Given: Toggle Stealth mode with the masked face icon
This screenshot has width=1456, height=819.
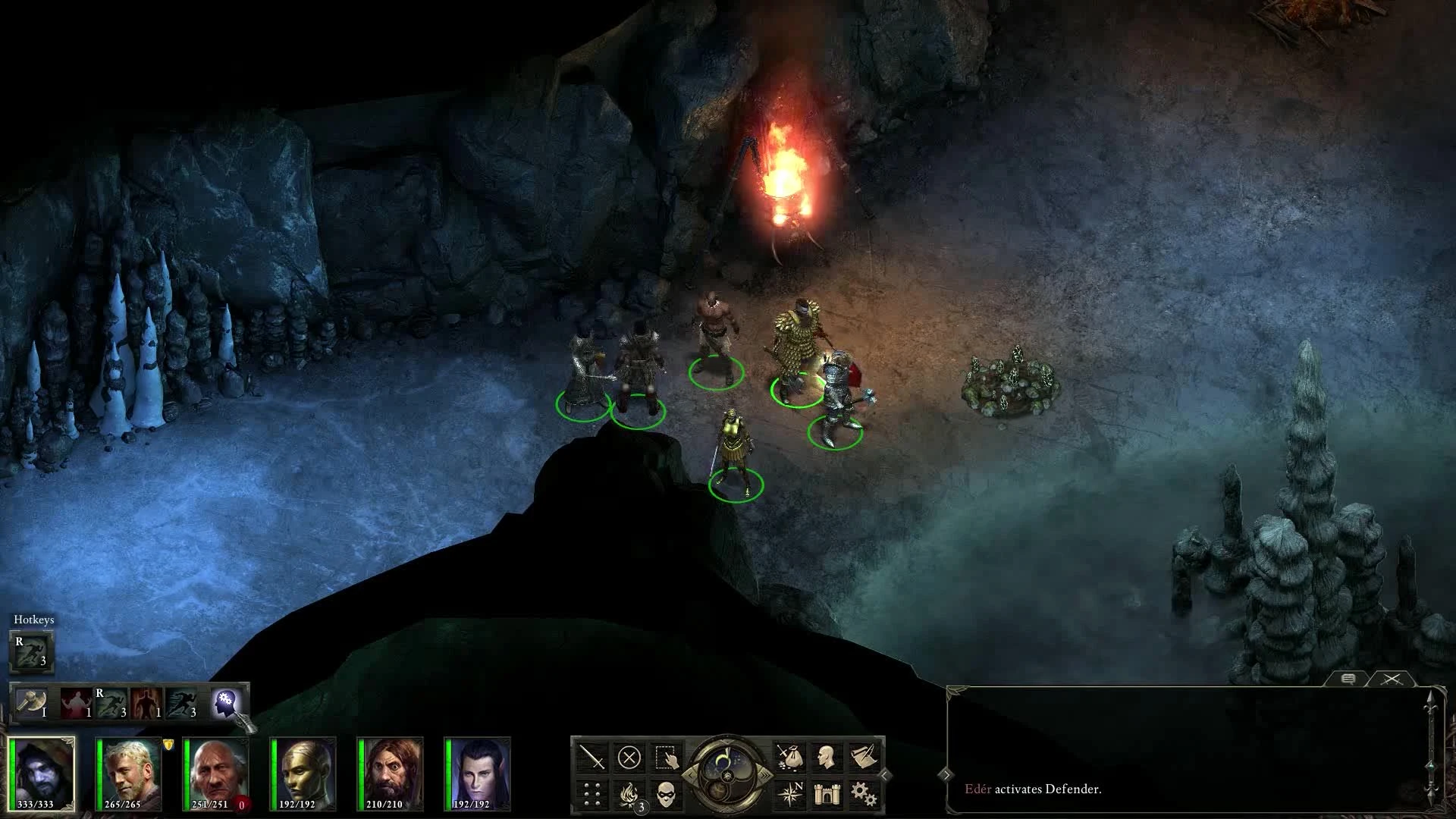Looking at the screenshot, I should coord(667,795).
